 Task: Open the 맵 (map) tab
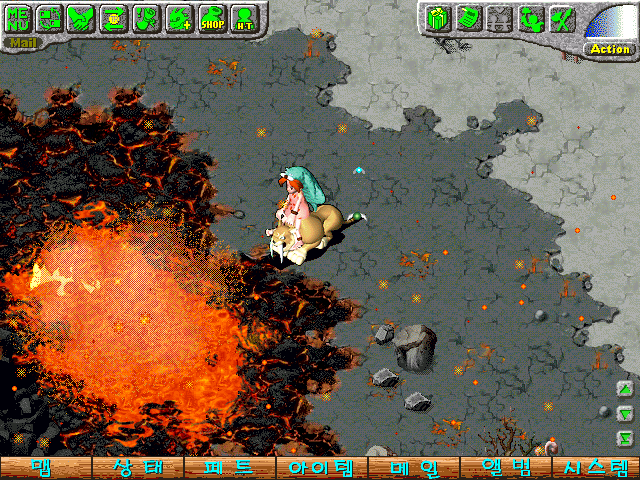pyautogui.click(x=44, y=468)
